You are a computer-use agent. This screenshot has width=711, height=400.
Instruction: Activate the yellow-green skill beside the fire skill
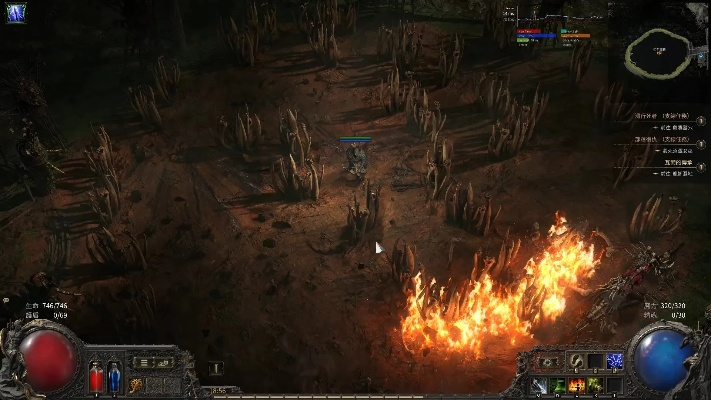click(x=596, y=385)
